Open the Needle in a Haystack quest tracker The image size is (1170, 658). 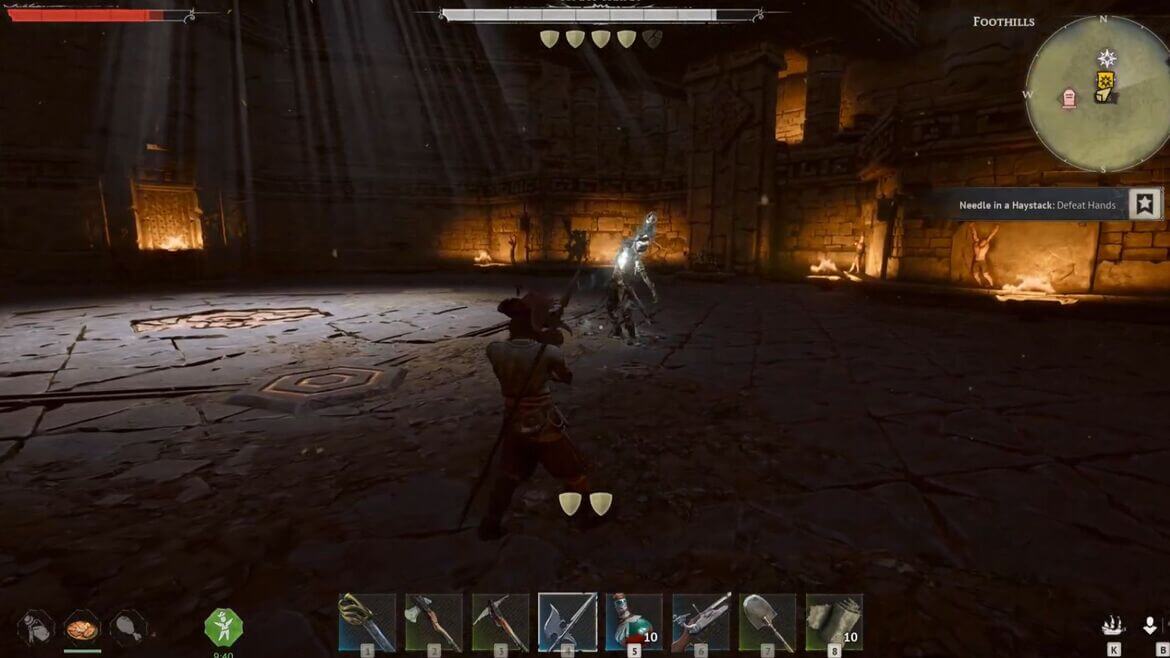pos(1037,205)
